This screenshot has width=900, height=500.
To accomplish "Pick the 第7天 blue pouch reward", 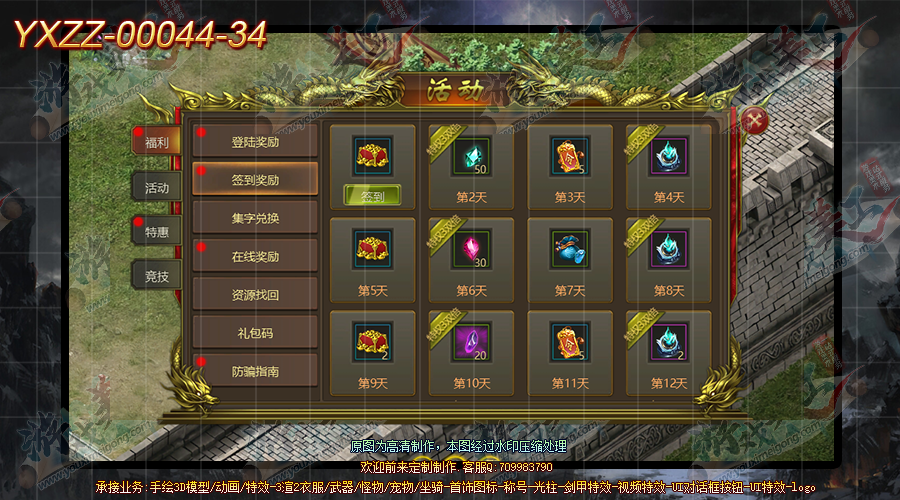I will tap(570, 250).
